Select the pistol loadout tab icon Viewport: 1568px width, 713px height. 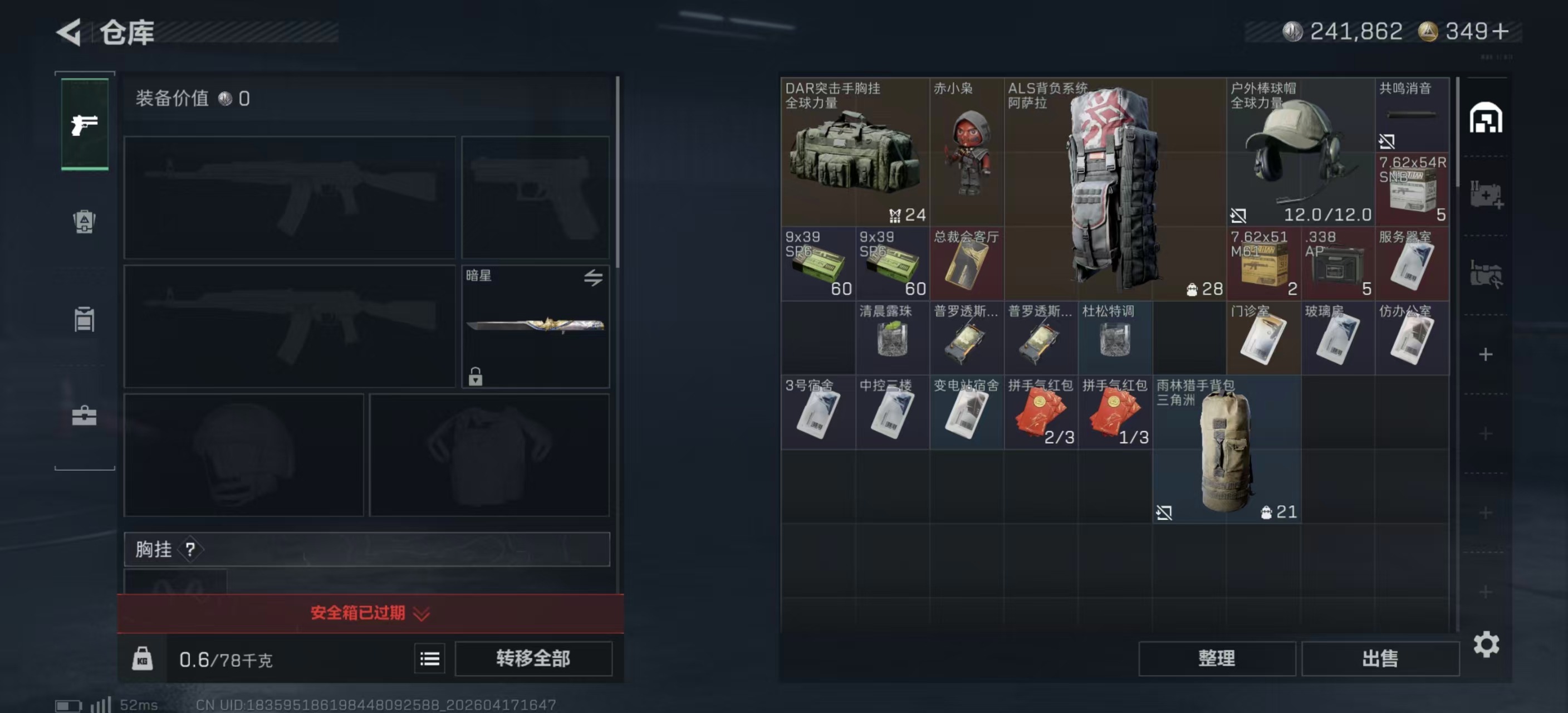click(x=85, y=124)
